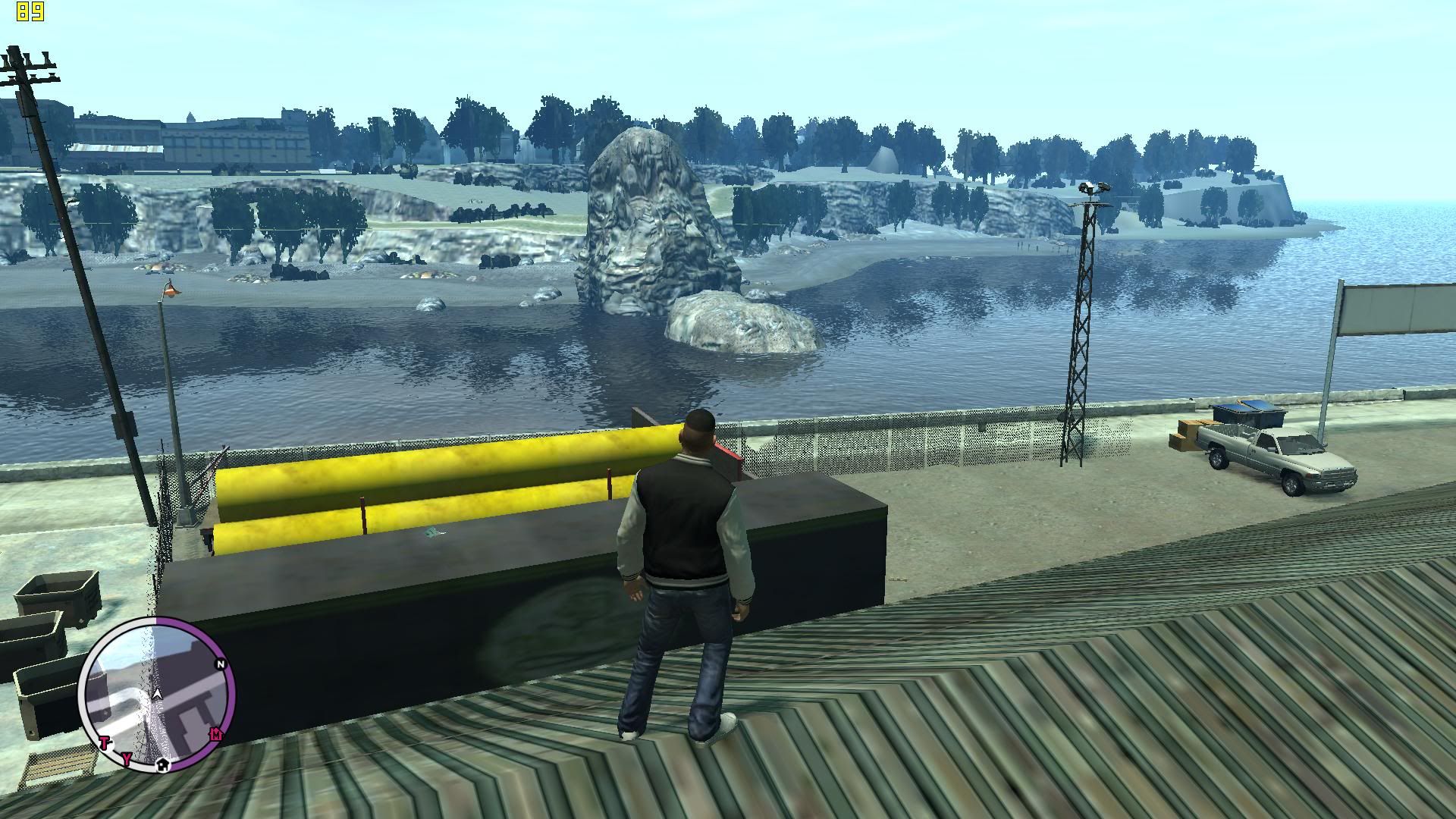The height and width of the screenshot is (819, 1456).
Task: Click the north N compass marker
Action: pyautogui.click(x=221, y=664)
